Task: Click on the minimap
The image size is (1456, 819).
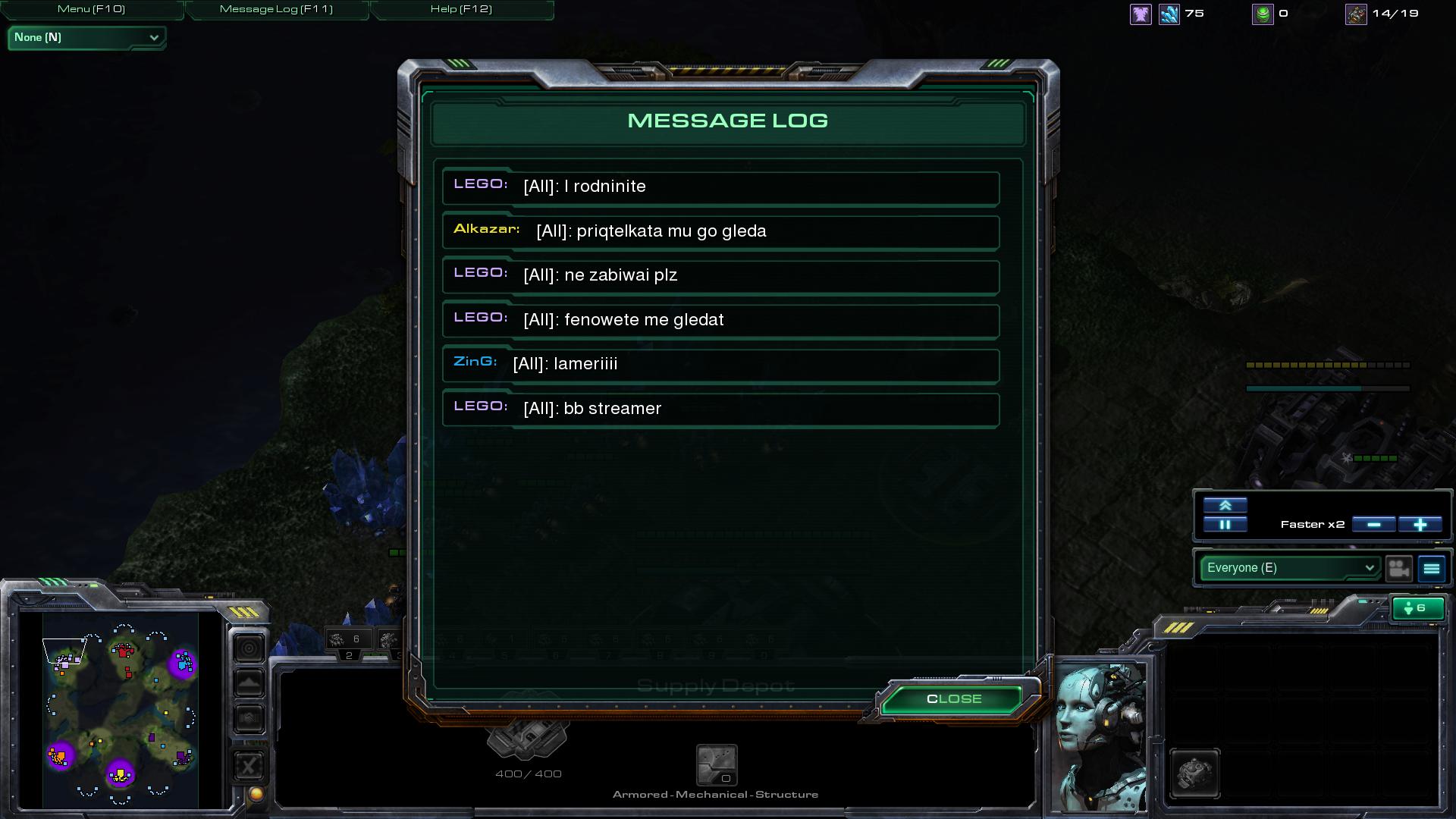Action: coord(121,709)
